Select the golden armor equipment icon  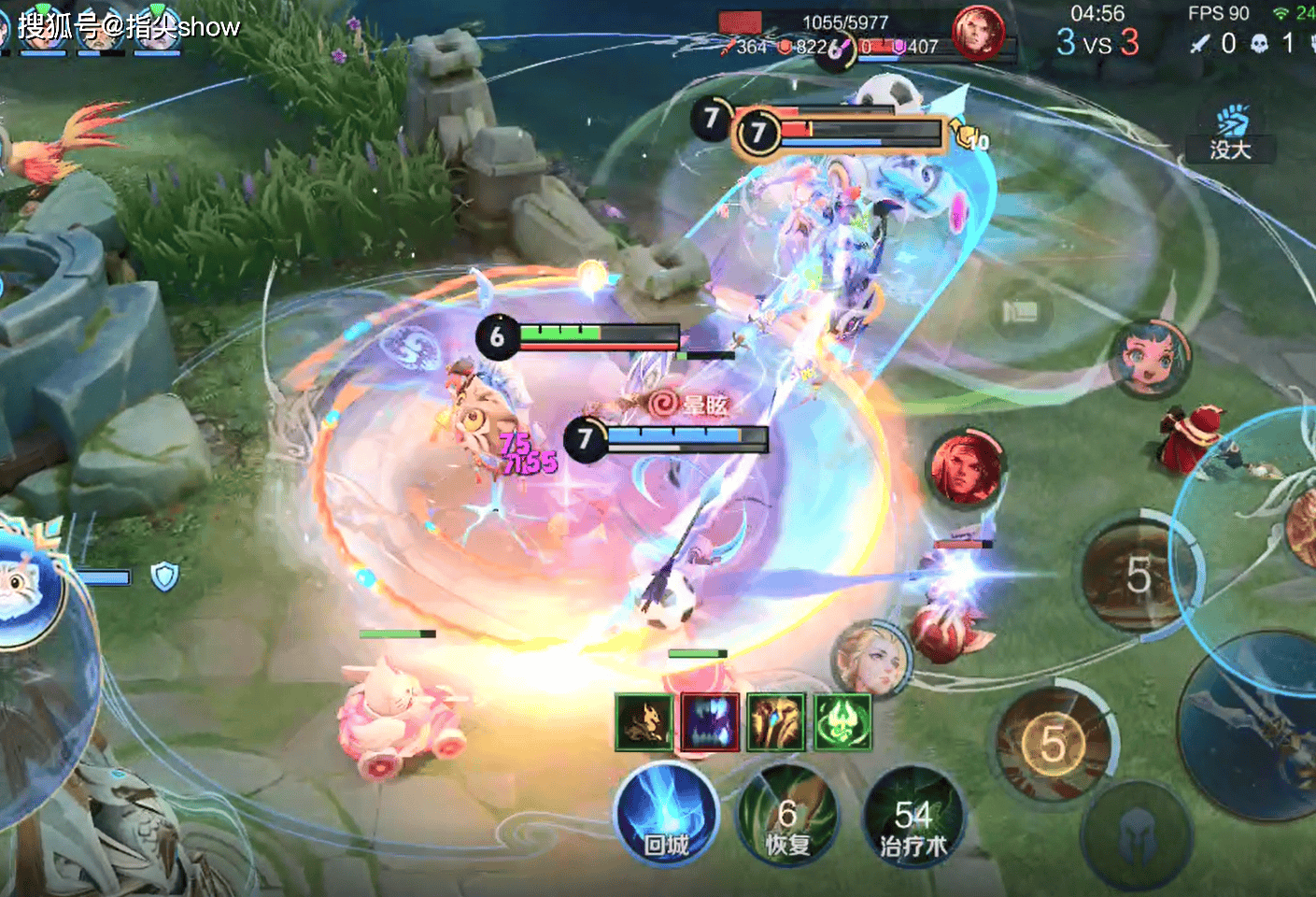tap(775, 722)
